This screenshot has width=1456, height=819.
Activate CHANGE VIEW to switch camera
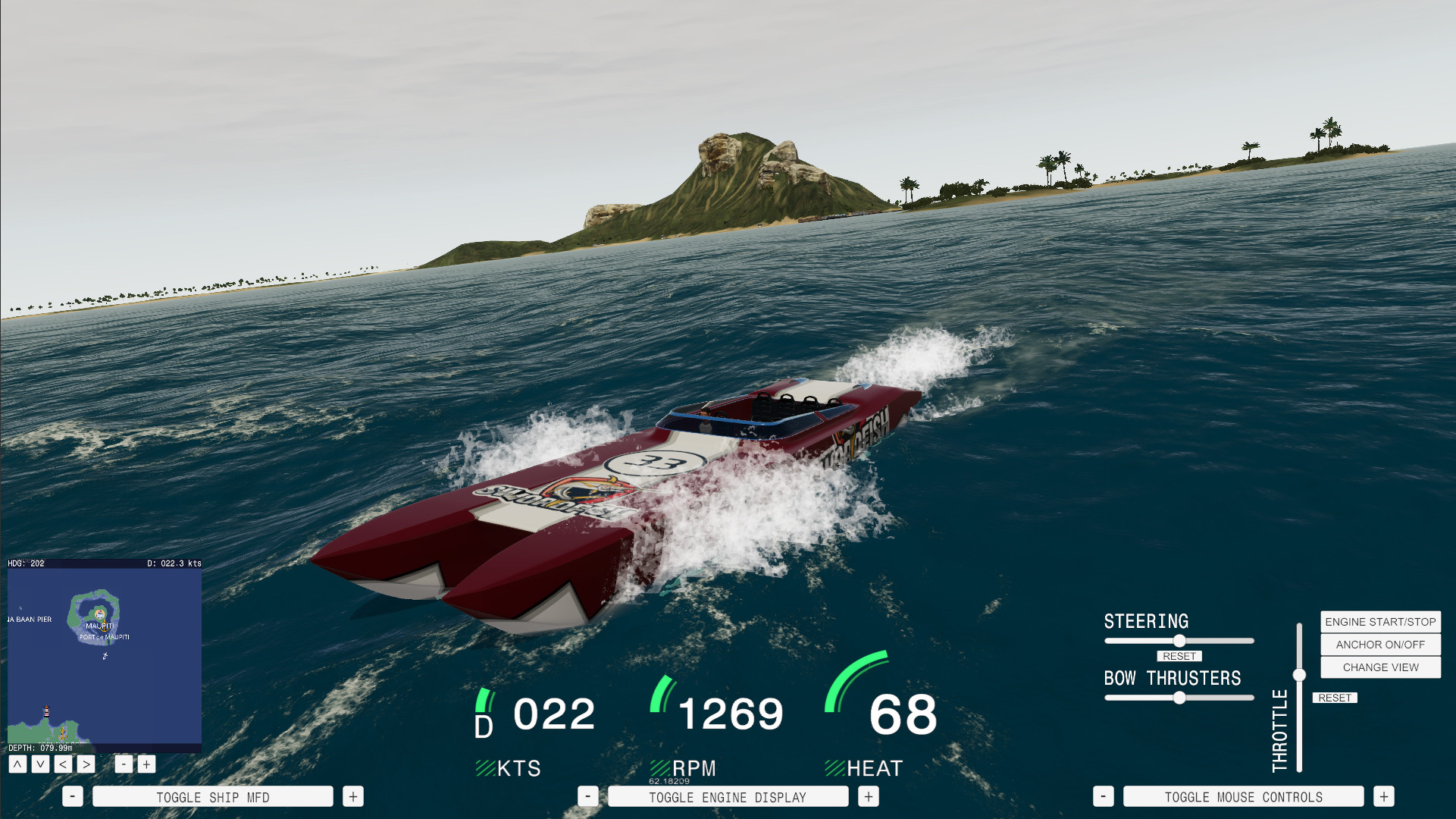click(1379, 667)
